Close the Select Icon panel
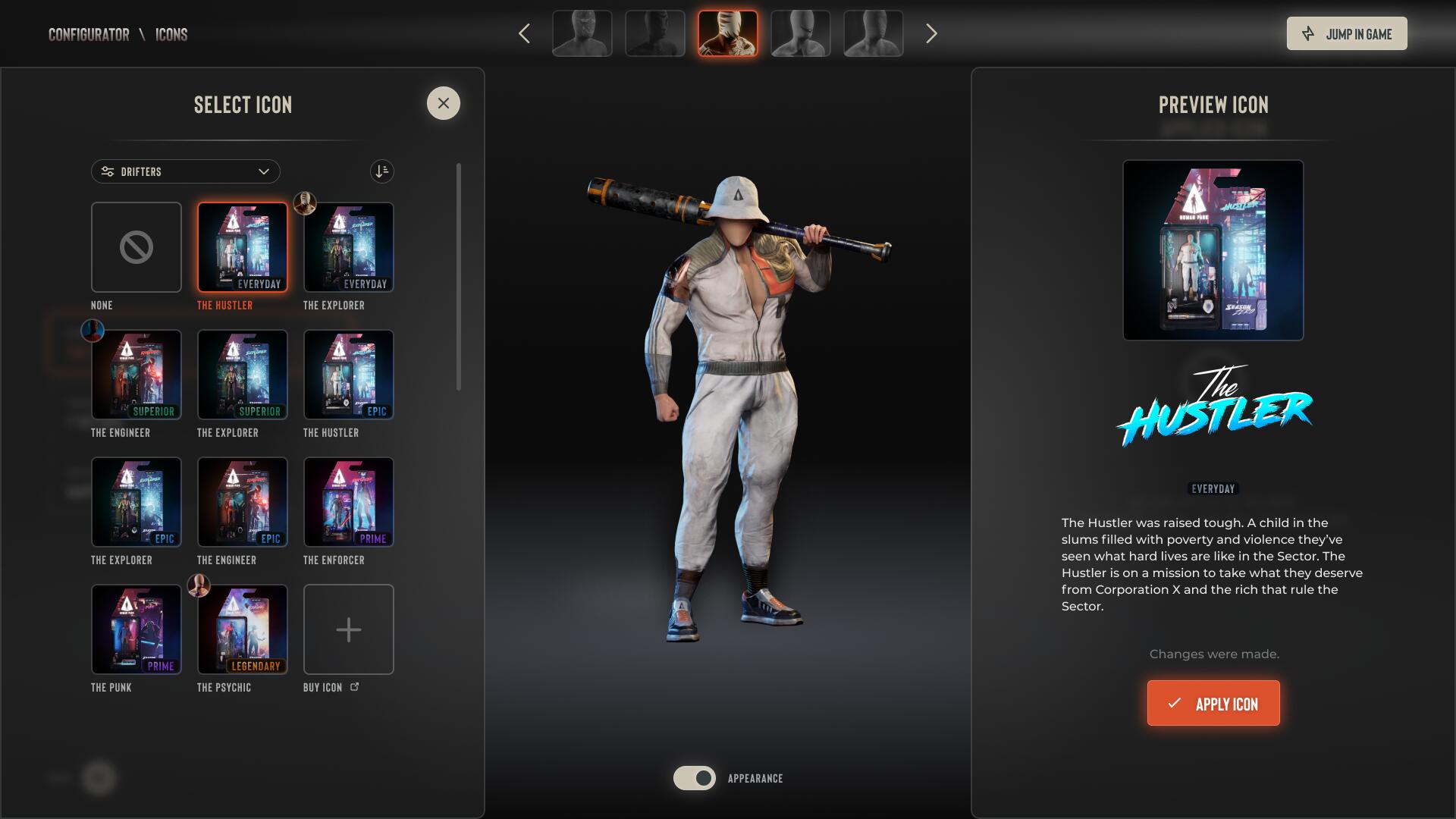The image size is (1456, 819). 443,103
